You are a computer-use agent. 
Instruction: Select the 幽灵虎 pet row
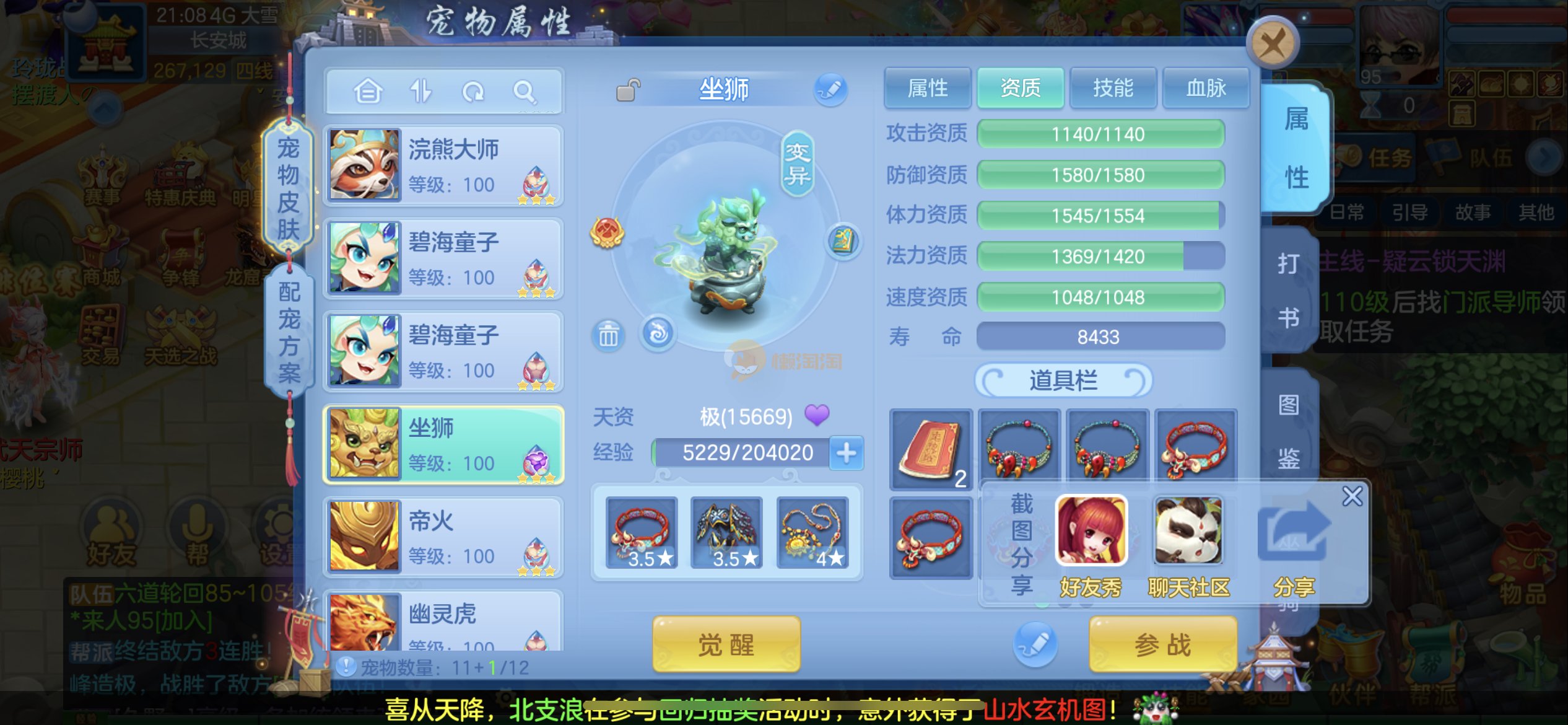(443, 622)
